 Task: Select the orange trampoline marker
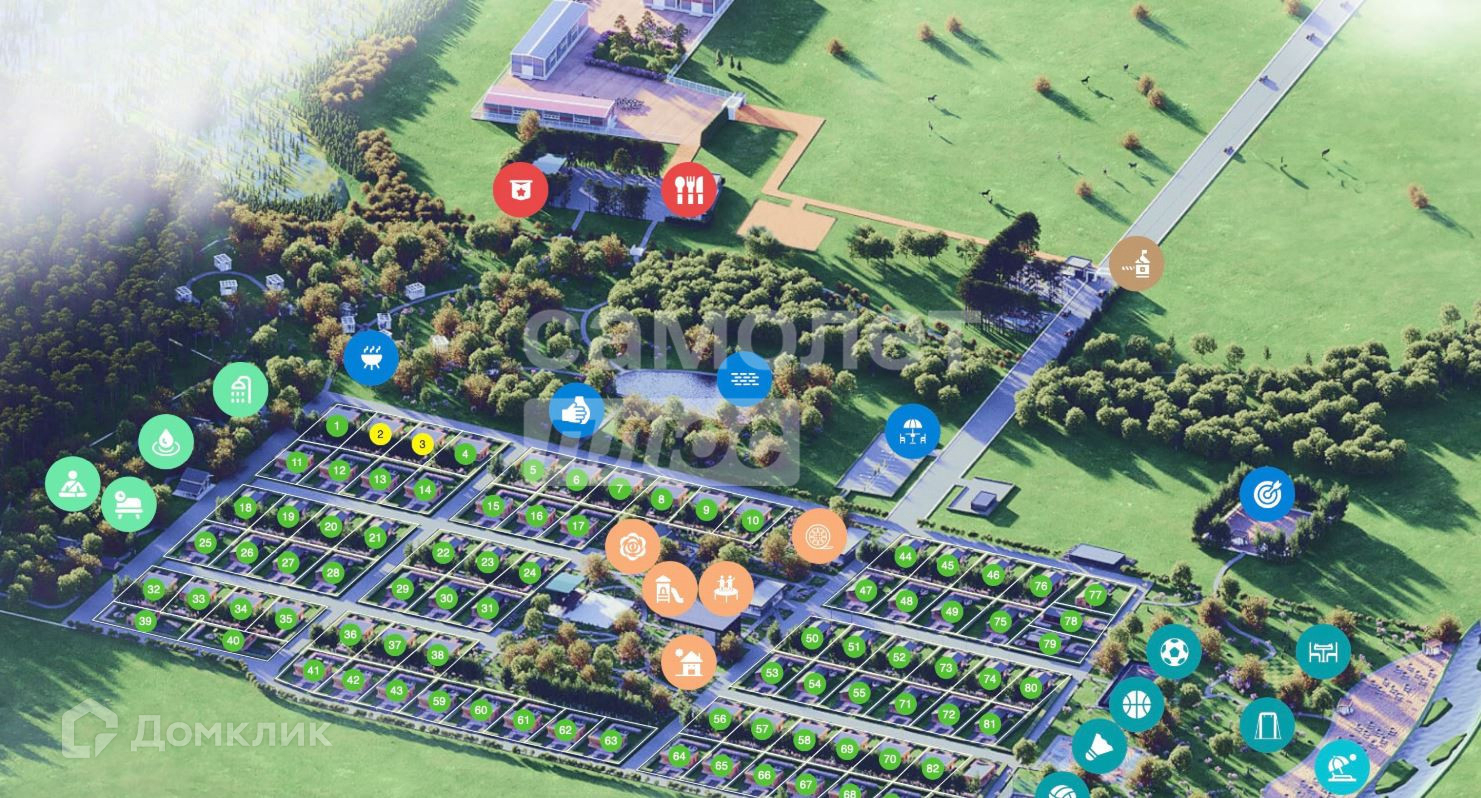tap(726, 587)
